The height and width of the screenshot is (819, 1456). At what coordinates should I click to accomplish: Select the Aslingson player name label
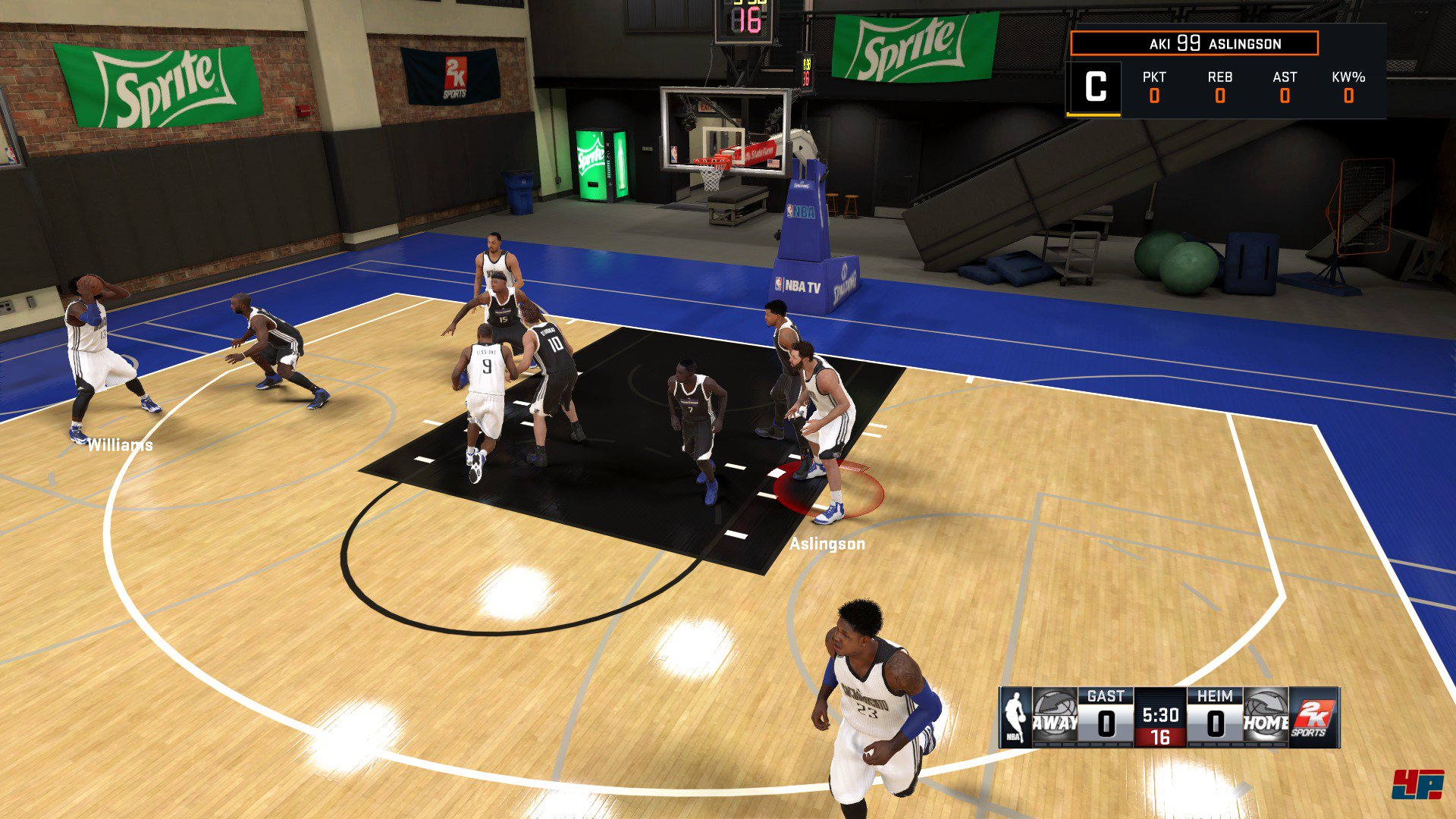827,544
